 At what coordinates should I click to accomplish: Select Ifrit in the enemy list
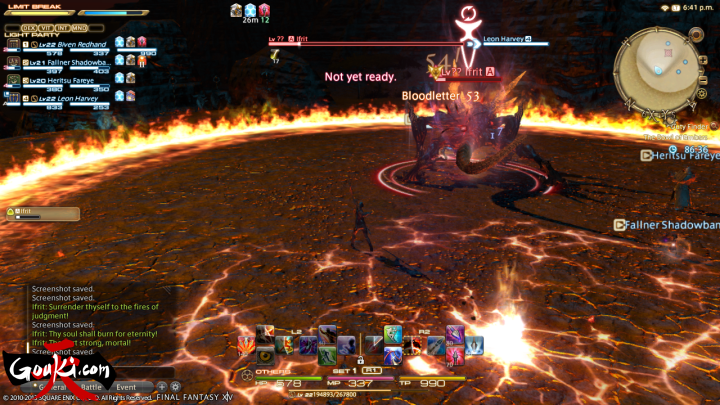(43, 213)
